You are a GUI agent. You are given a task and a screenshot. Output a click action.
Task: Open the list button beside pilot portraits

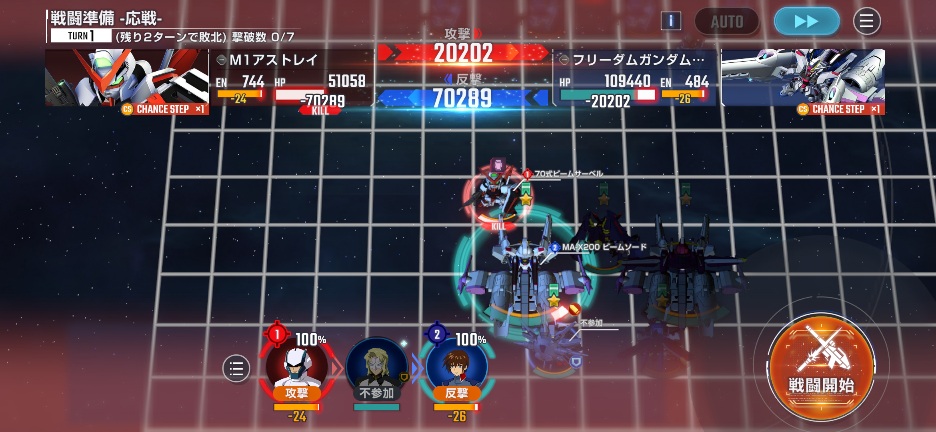(236, 369)
